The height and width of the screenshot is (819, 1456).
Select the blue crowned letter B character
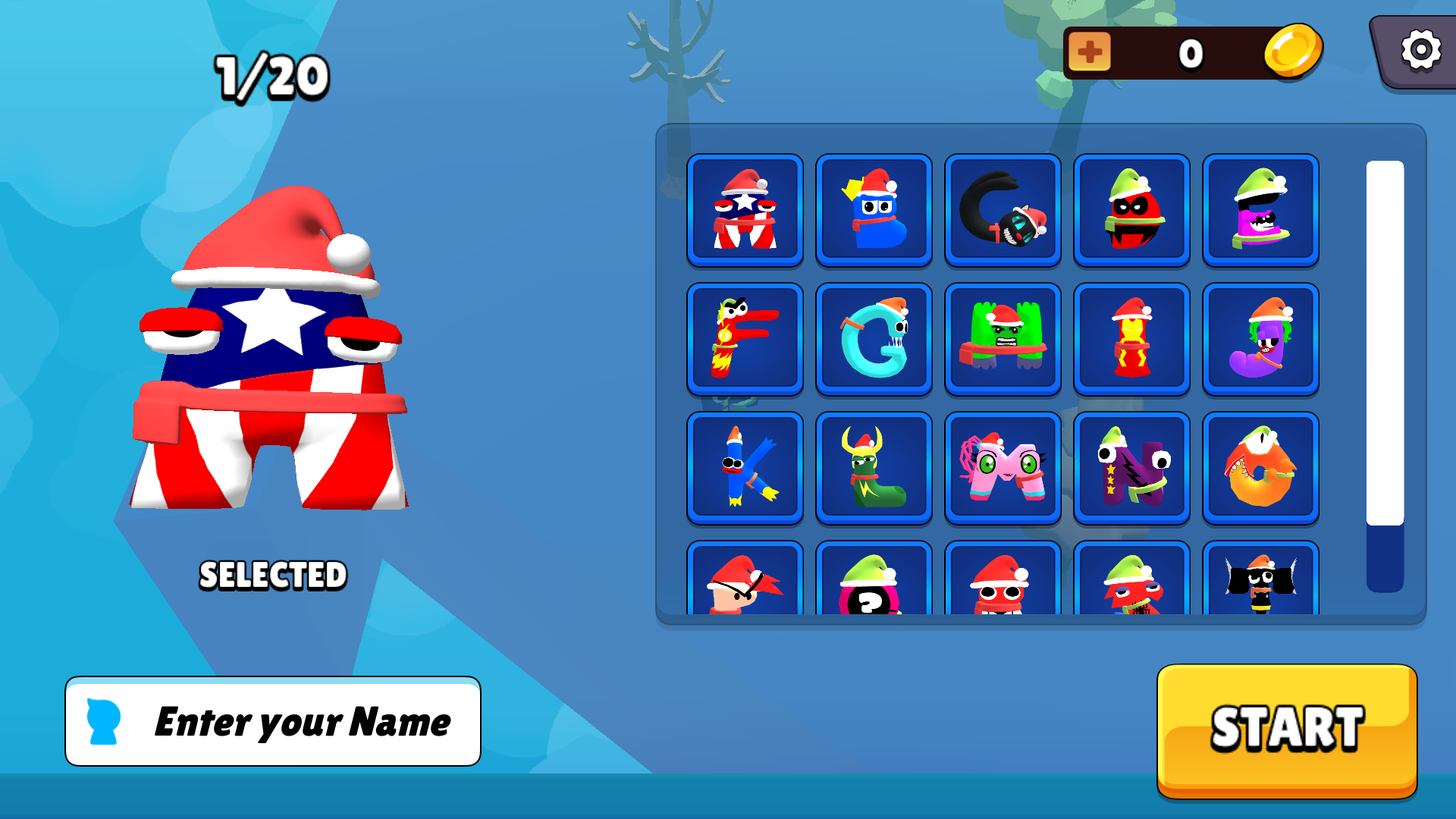coord(874,211)
